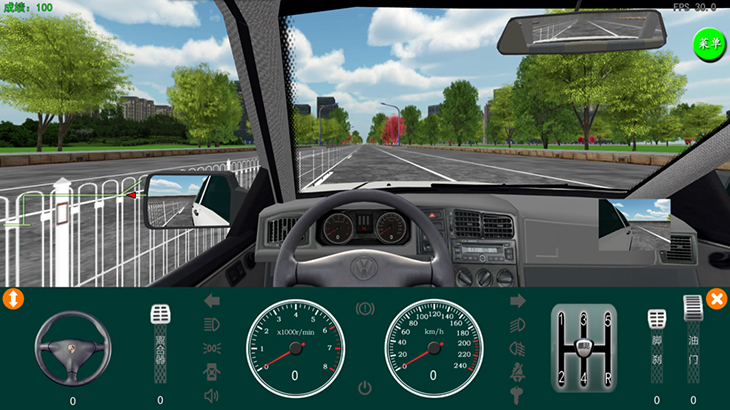Activate the right turn signal arrow
This screenshot has height=410, width=730.
click(518, 300)
